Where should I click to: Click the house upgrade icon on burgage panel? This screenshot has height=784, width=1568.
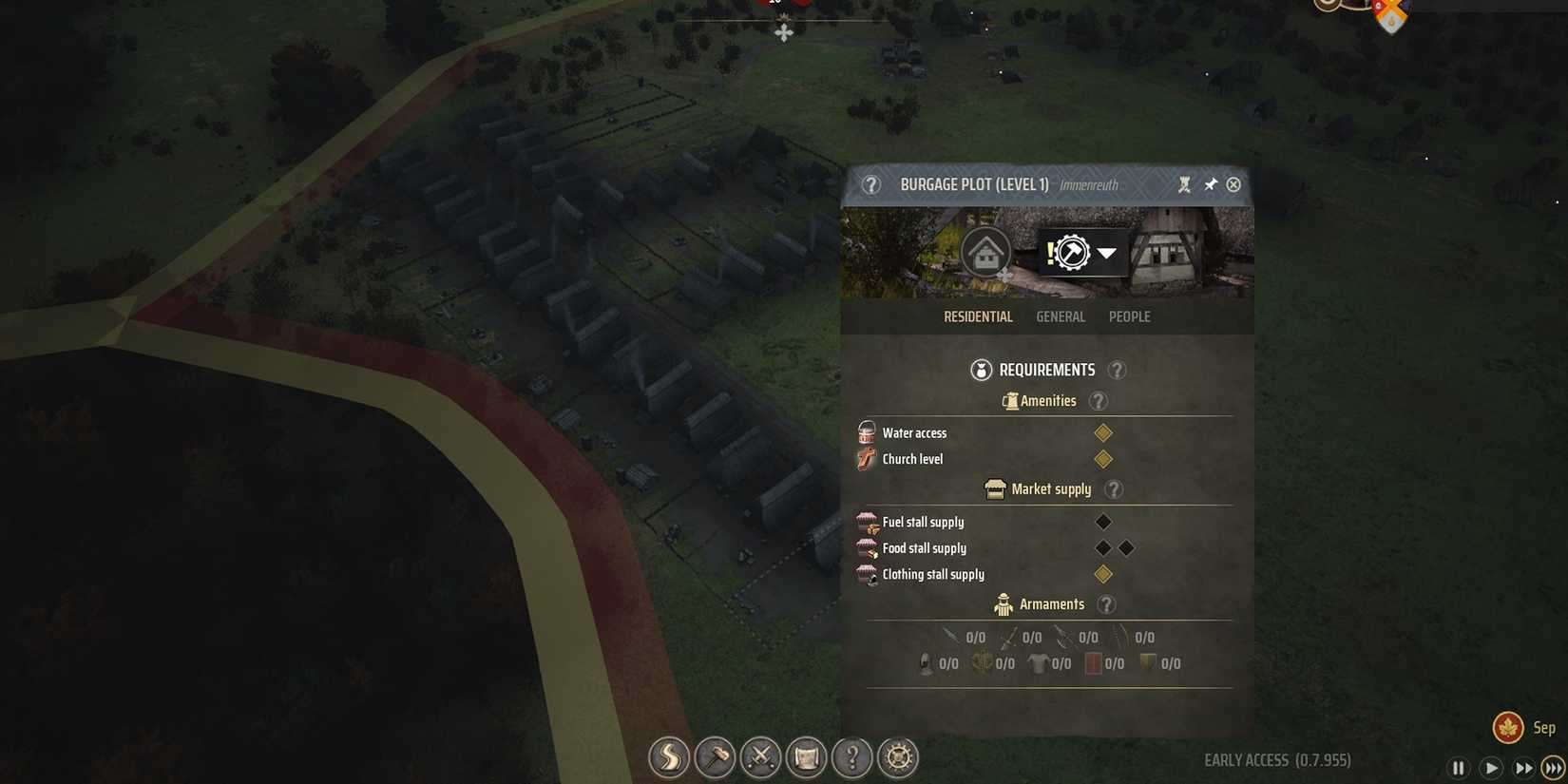(x=985, y=252)
